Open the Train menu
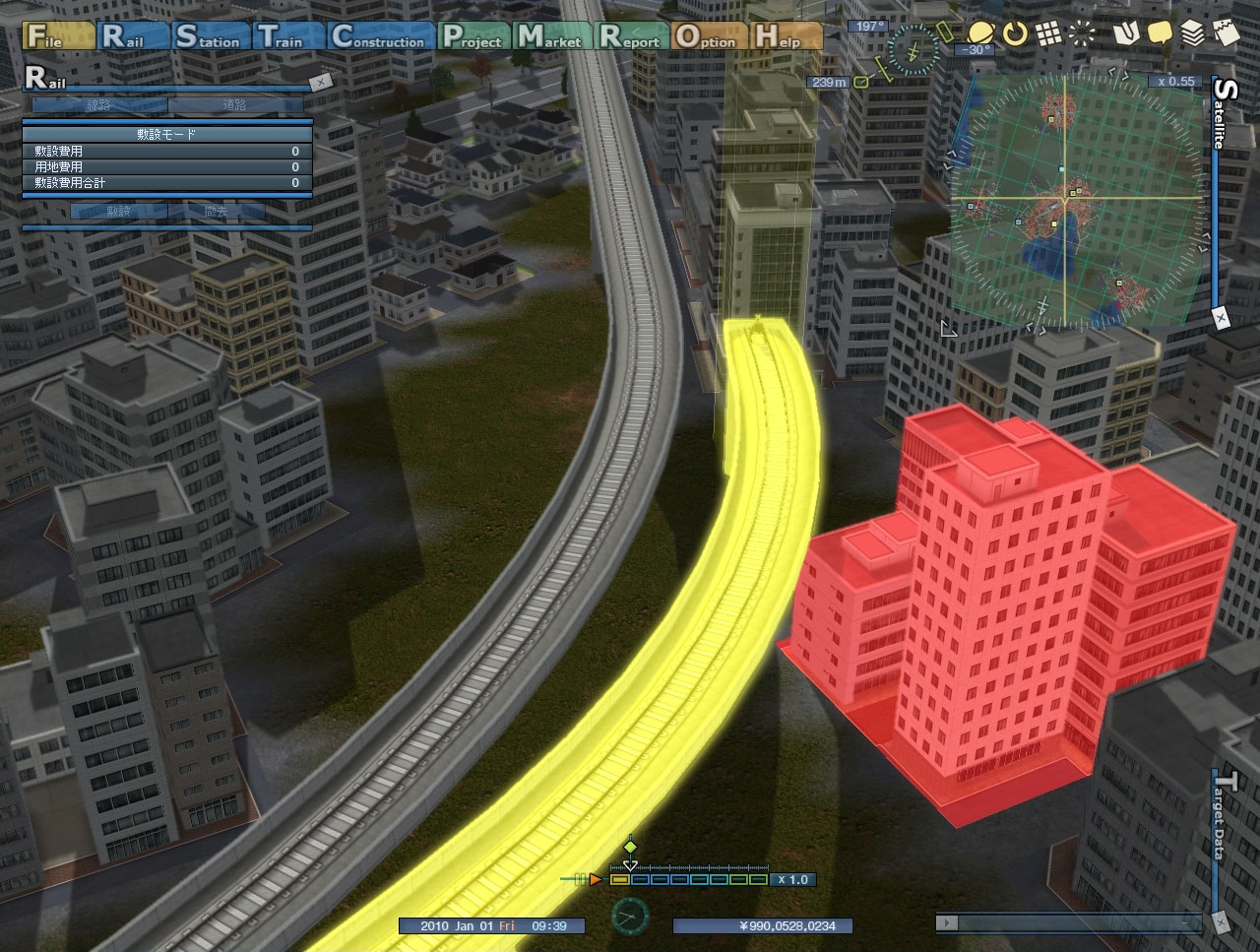 [288, 36]
